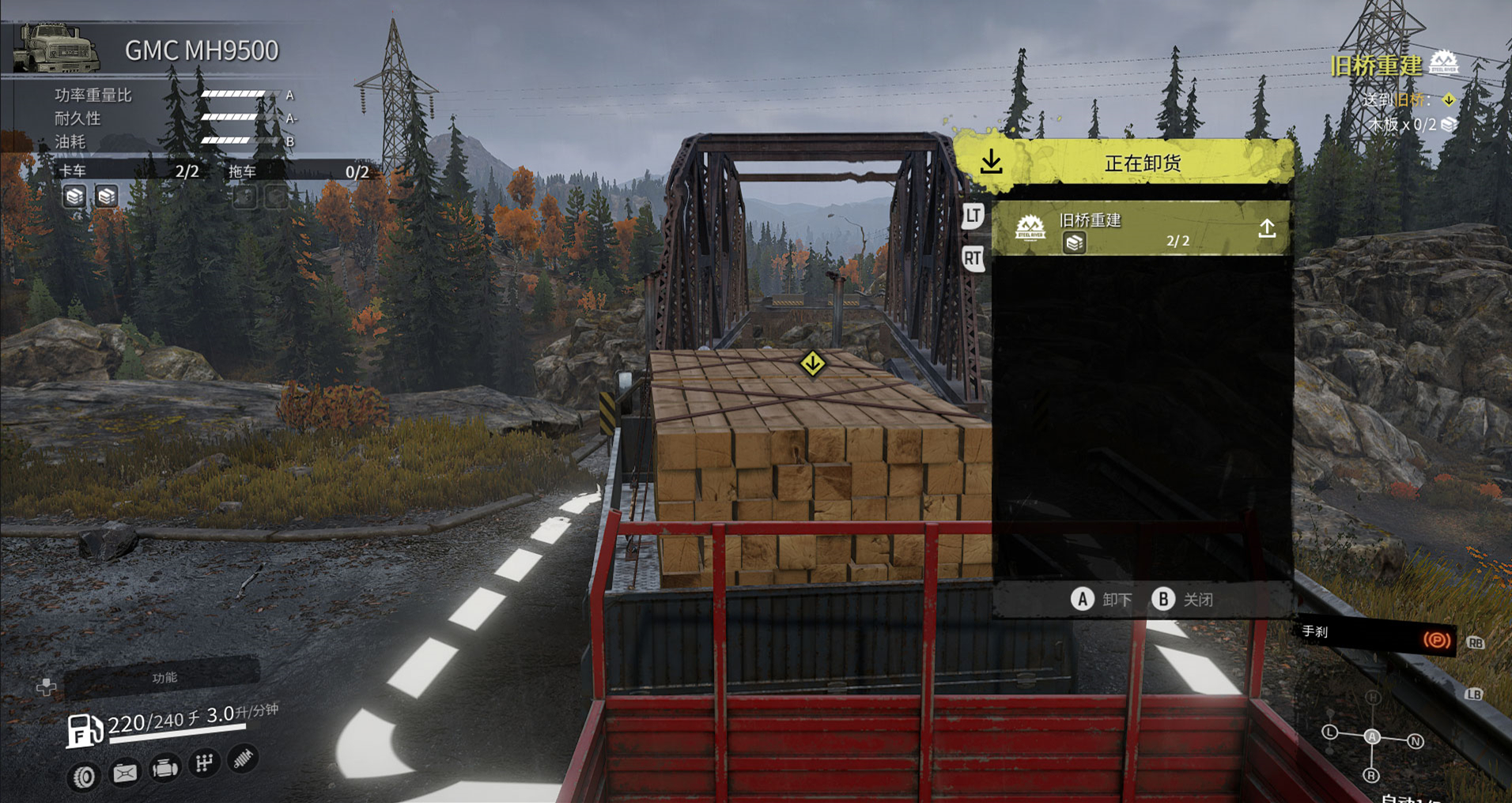Viewport: 1512px width, 803px height.
Task: Click the 正在卸货 panel header
Action: [x=1141, y=164]
